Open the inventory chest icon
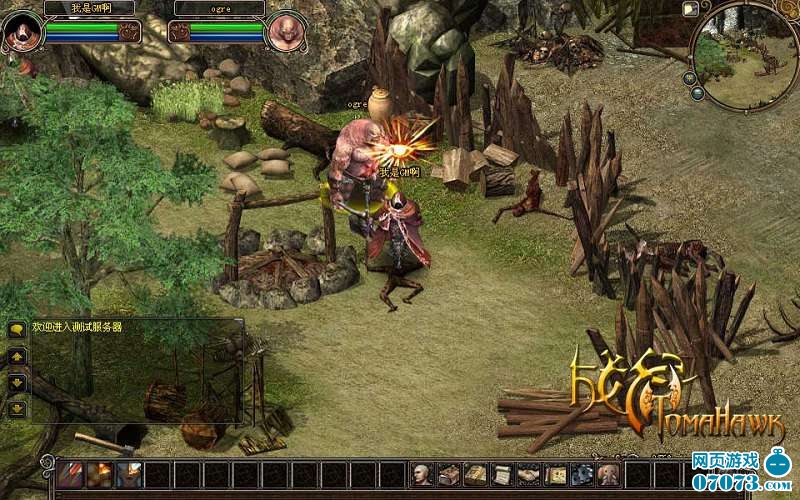The image size is (800, 500). pos(449,475)
